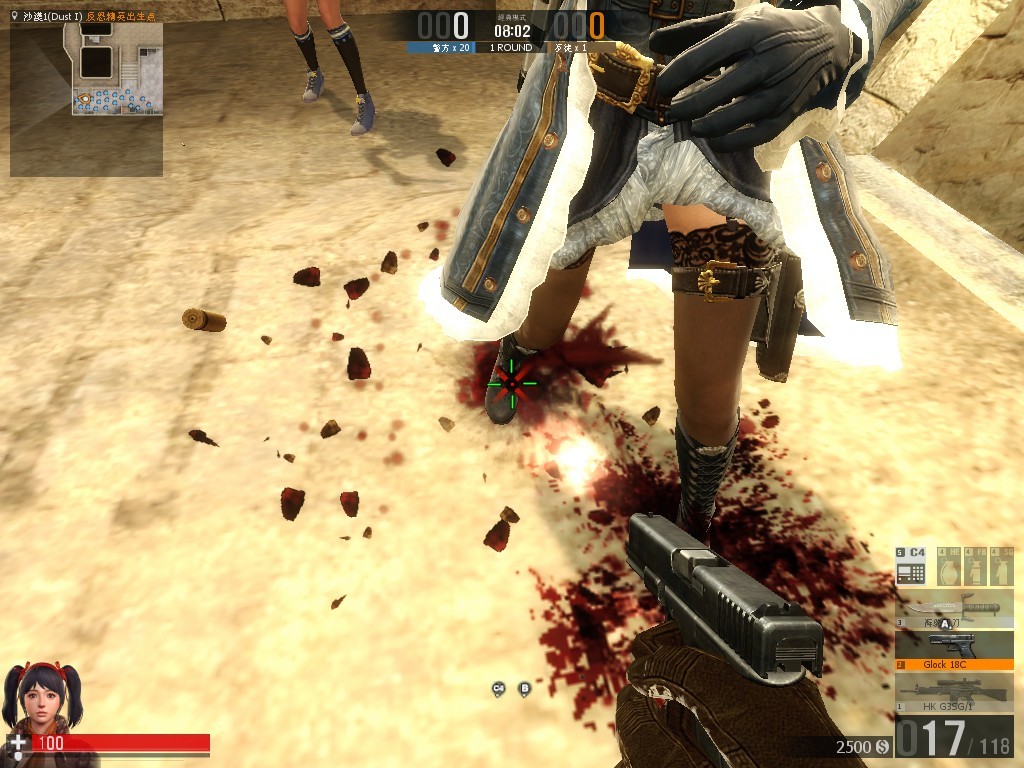The width and height of the screenshot is (1024, 768).
Task: Click the orange player marker on minimap
Action: coord(85,99)
